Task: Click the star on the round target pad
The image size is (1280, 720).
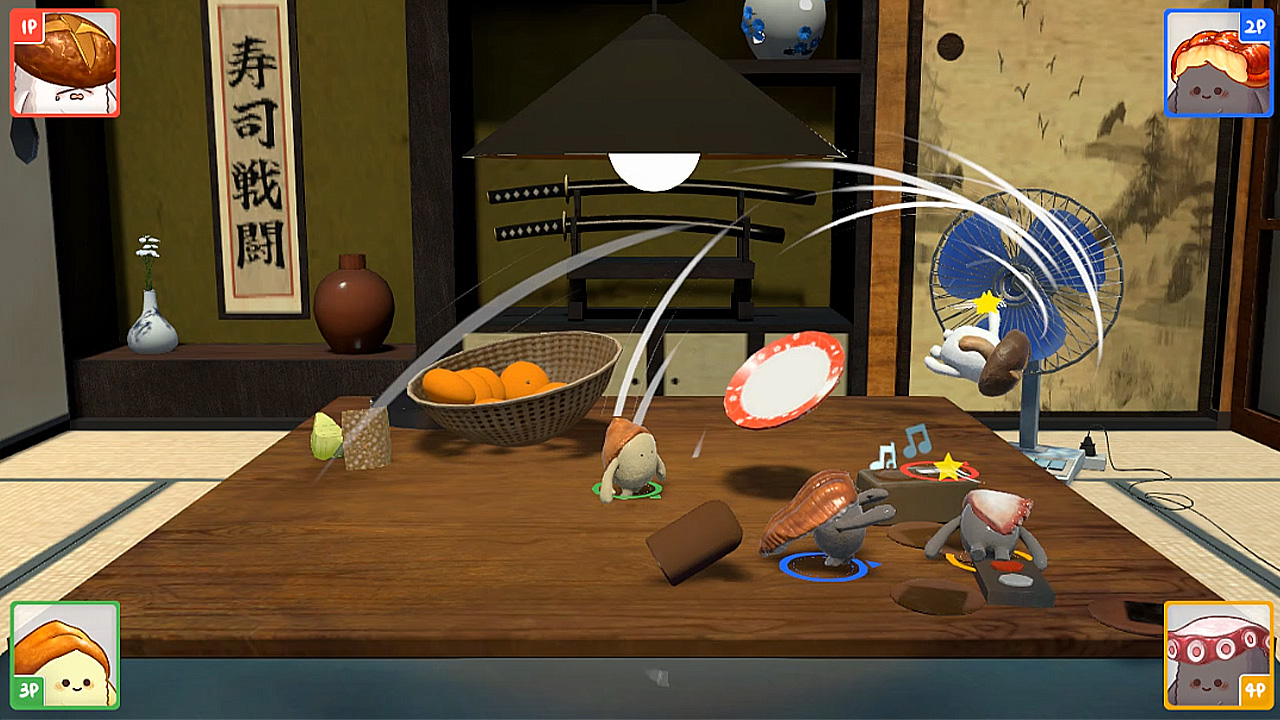Action: [x=947, y=466]
